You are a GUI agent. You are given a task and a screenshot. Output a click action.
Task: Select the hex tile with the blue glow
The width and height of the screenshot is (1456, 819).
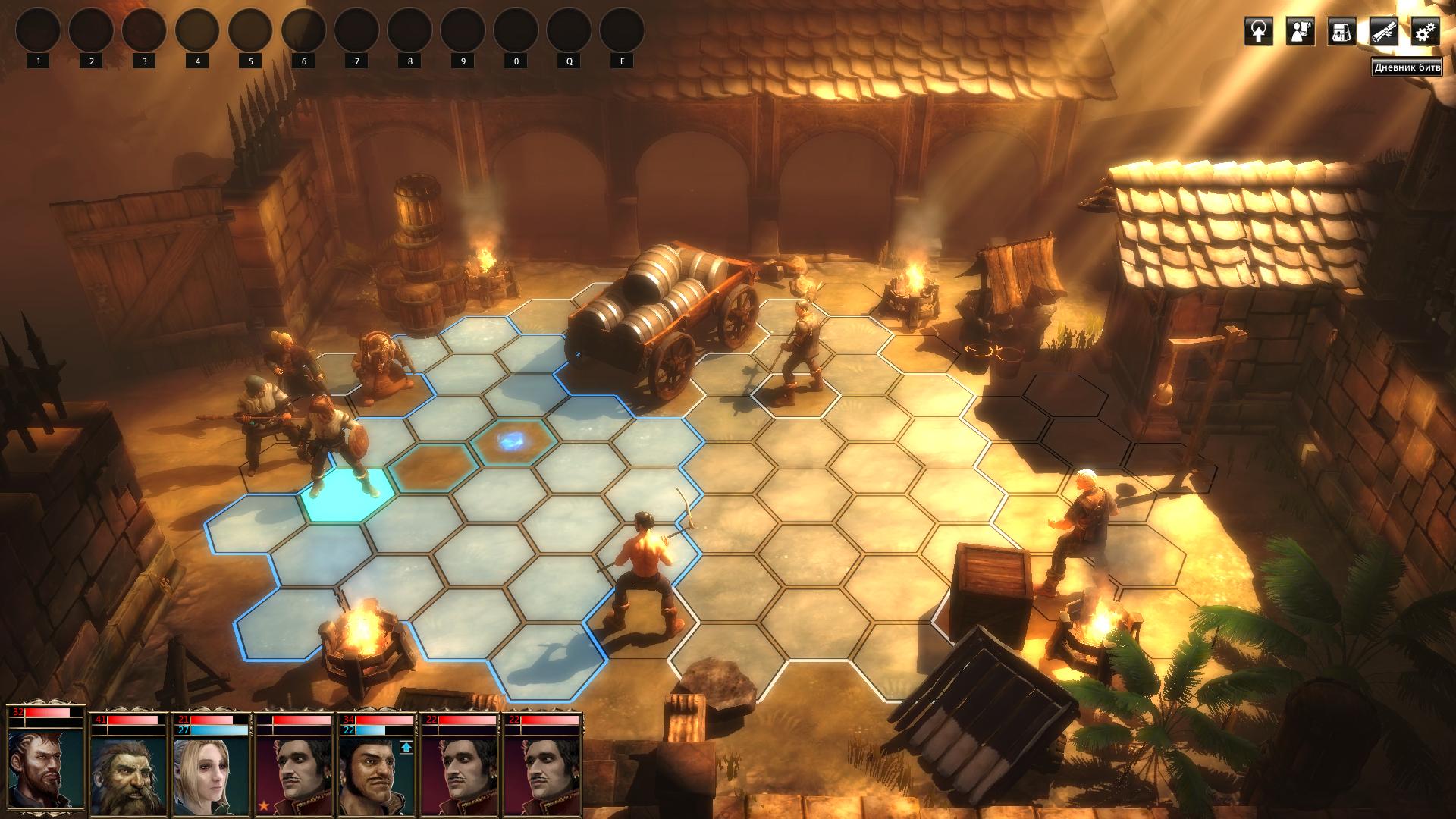click(513, 441)
